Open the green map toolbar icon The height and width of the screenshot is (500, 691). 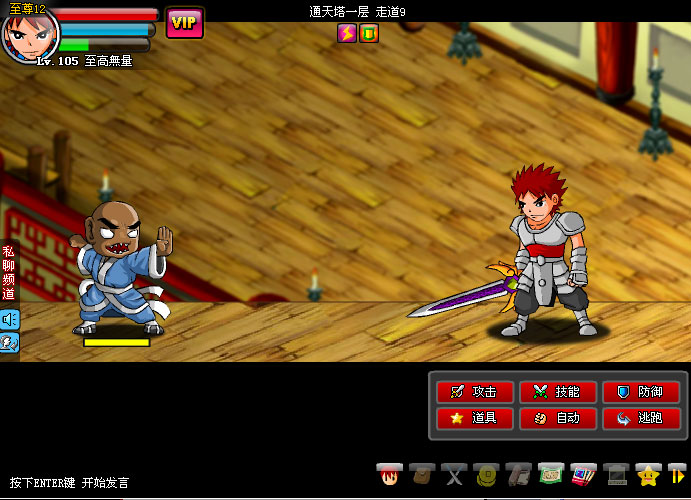pos(549,474)
